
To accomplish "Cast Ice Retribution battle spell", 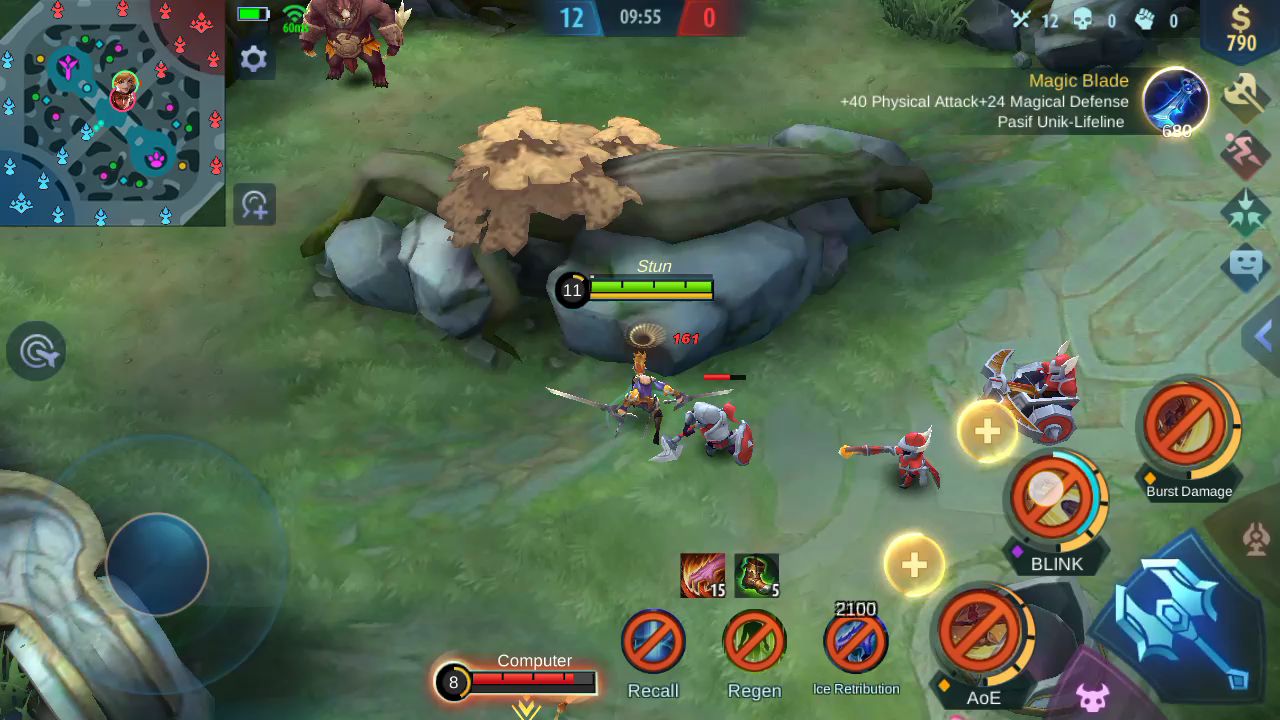I will 856,641.
